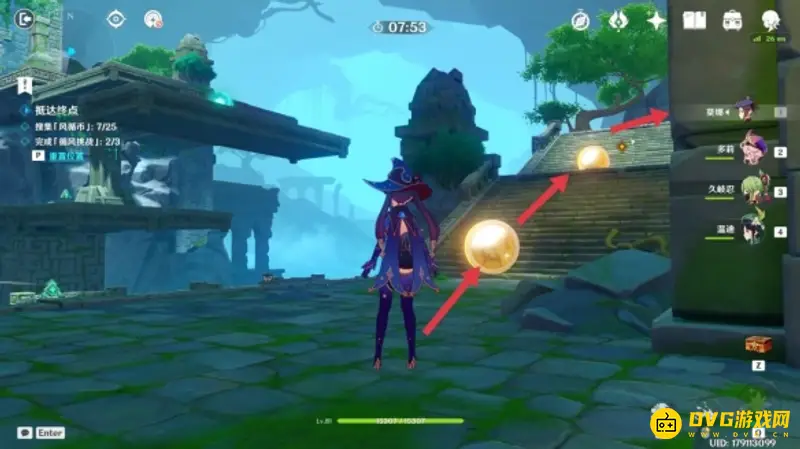Open the eye-shaped view icon

click(116, 18)
